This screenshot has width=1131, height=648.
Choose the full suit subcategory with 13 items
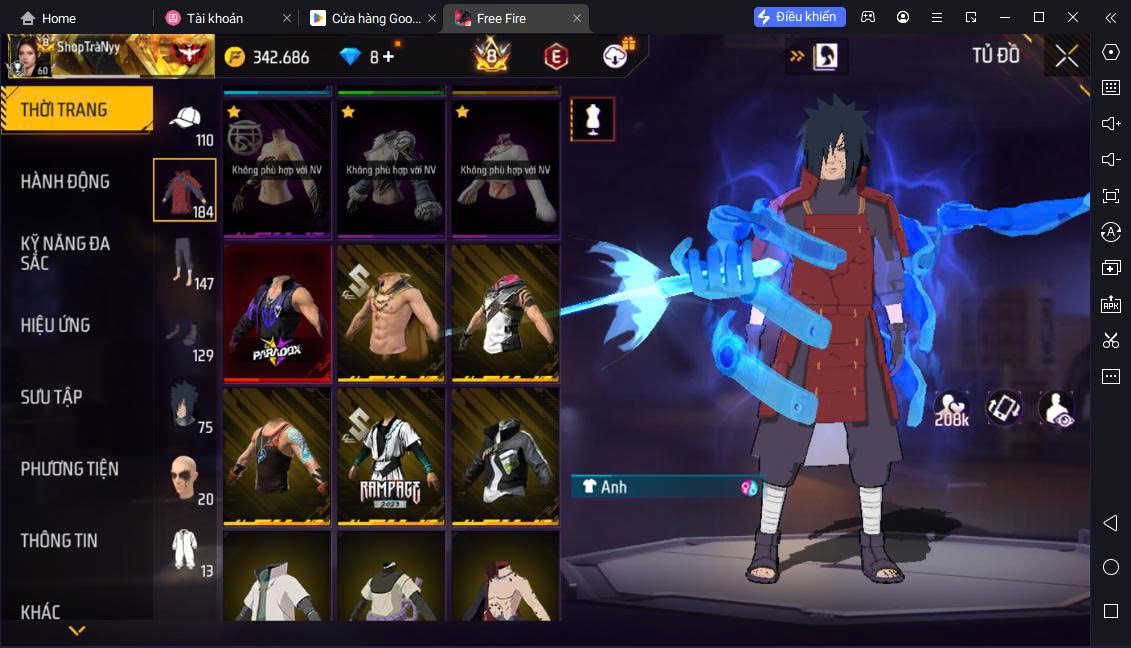click(x=185, y=551)
